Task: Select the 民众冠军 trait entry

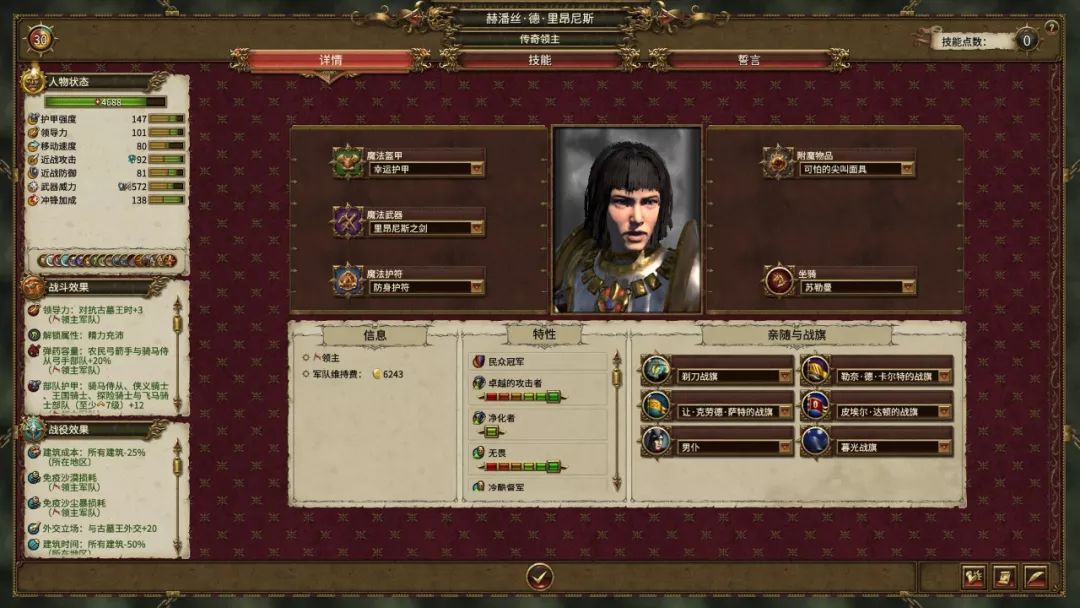Action: (x=540, y=360)
